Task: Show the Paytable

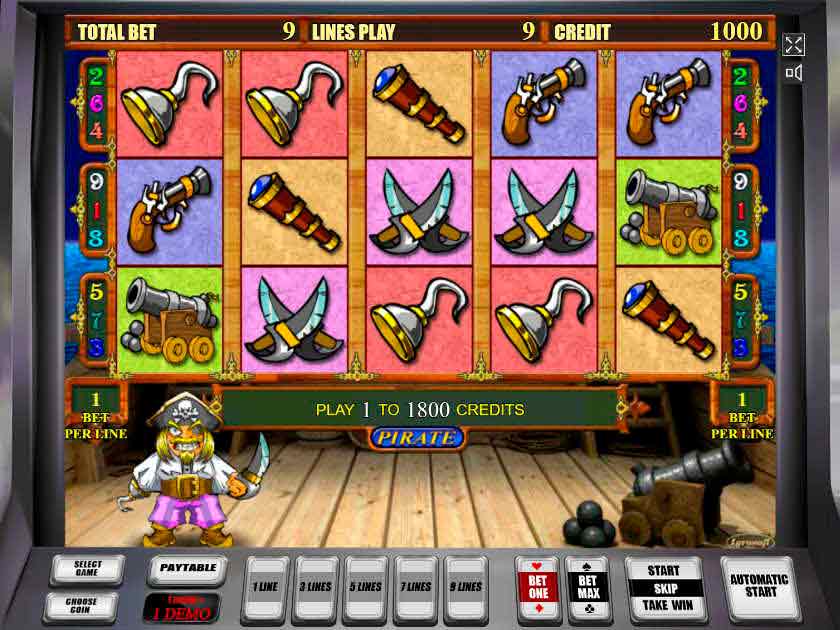Action: pos(188,569)
